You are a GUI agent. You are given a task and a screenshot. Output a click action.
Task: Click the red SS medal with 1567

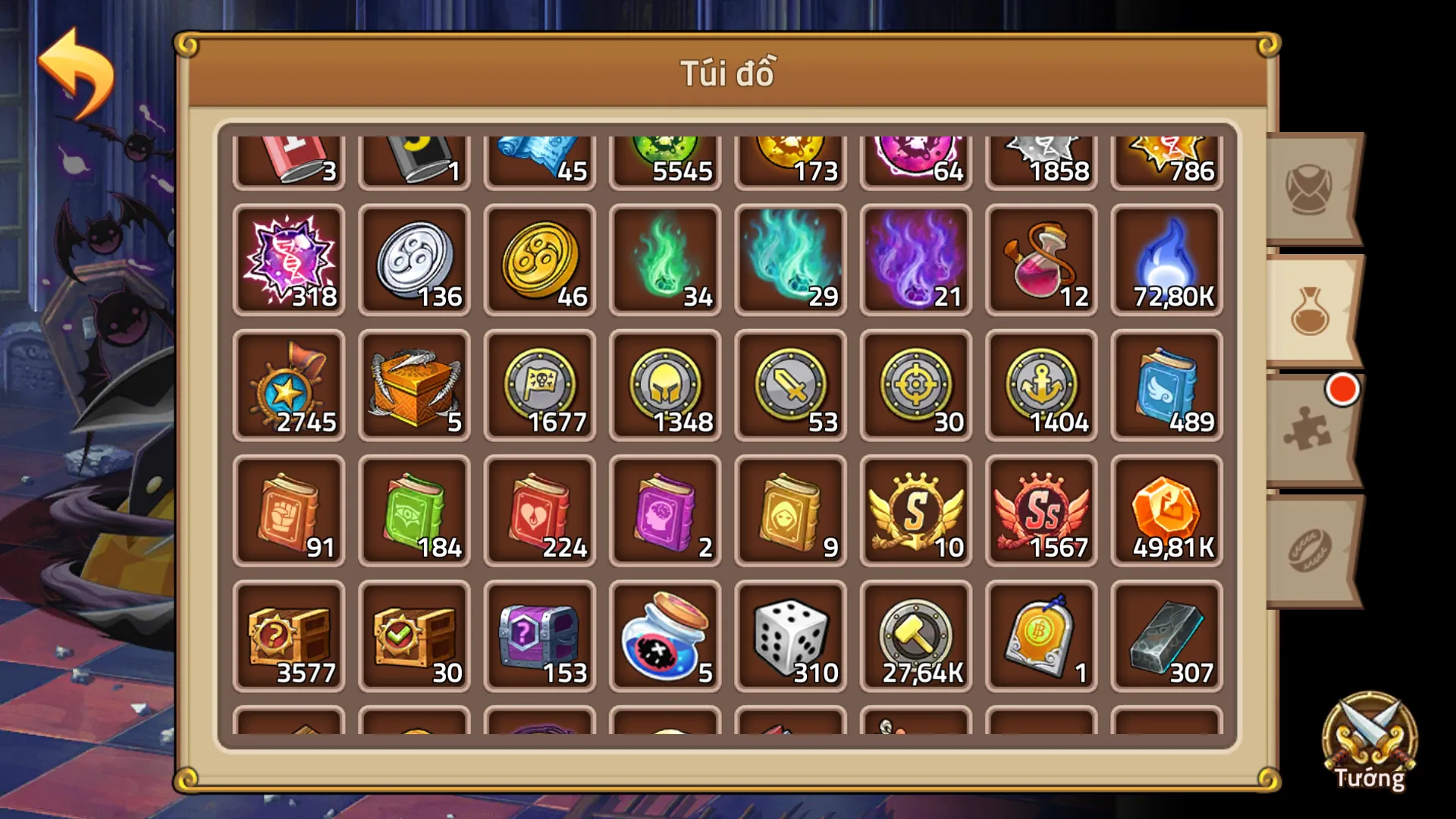pos(1040,510)
